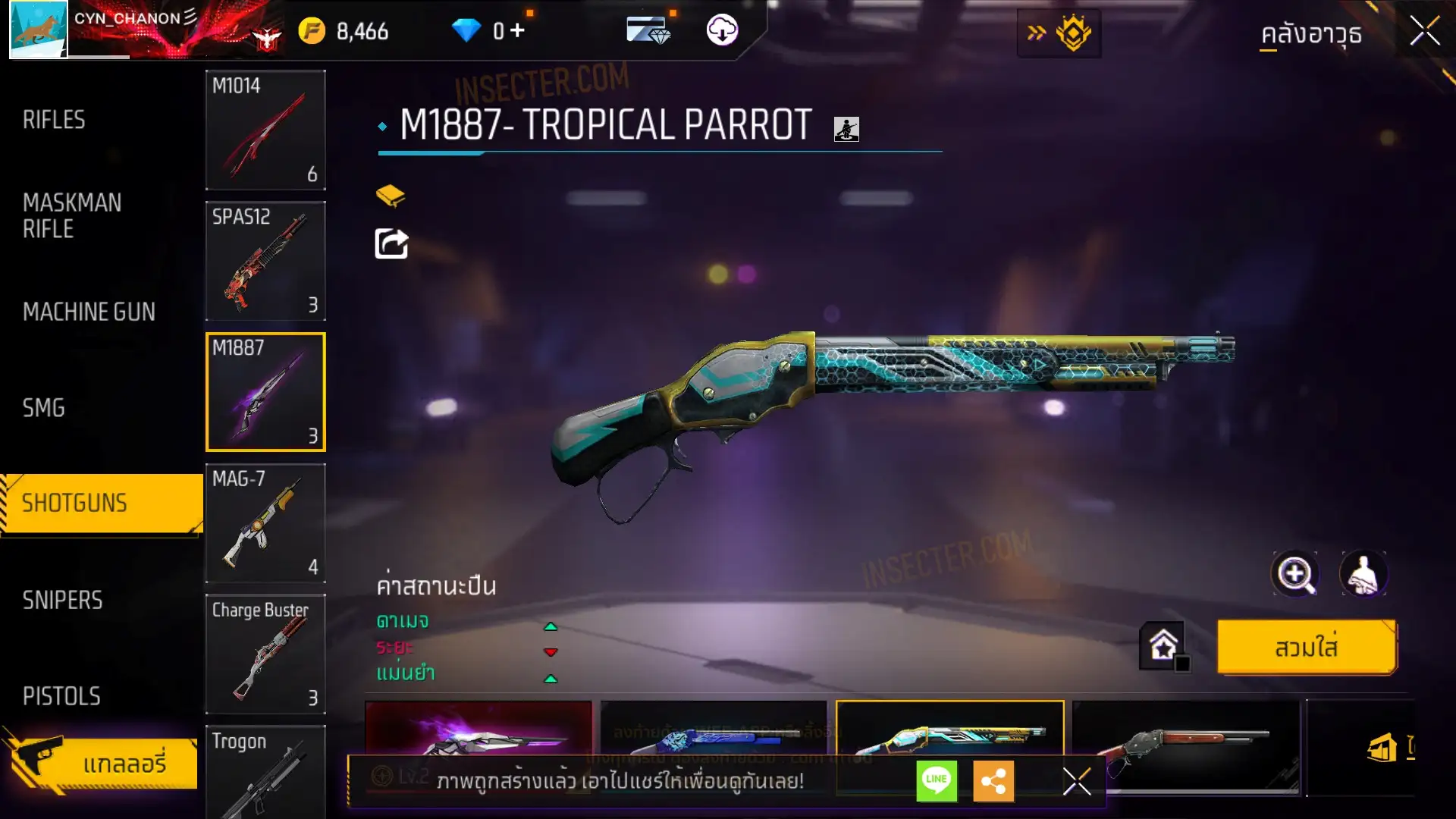Equip the skin with the yellow button

1306,648
